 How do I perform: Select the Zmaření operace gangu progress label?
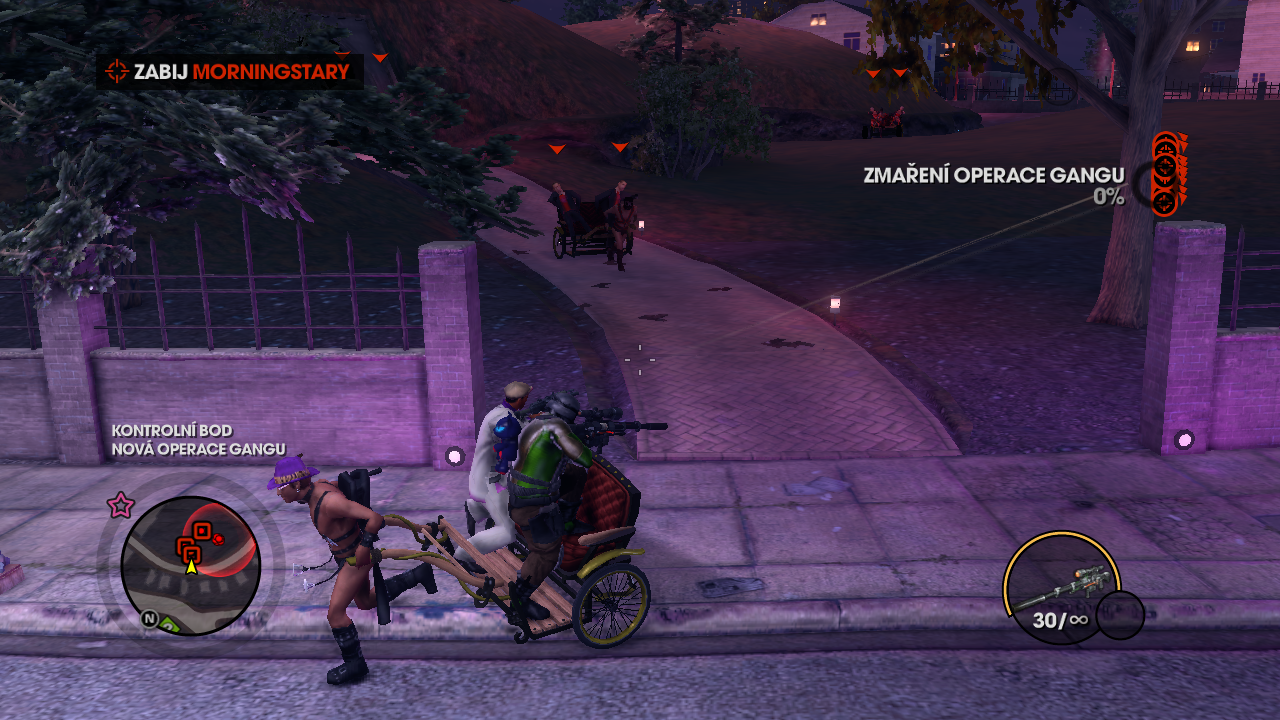click(993, 176)
